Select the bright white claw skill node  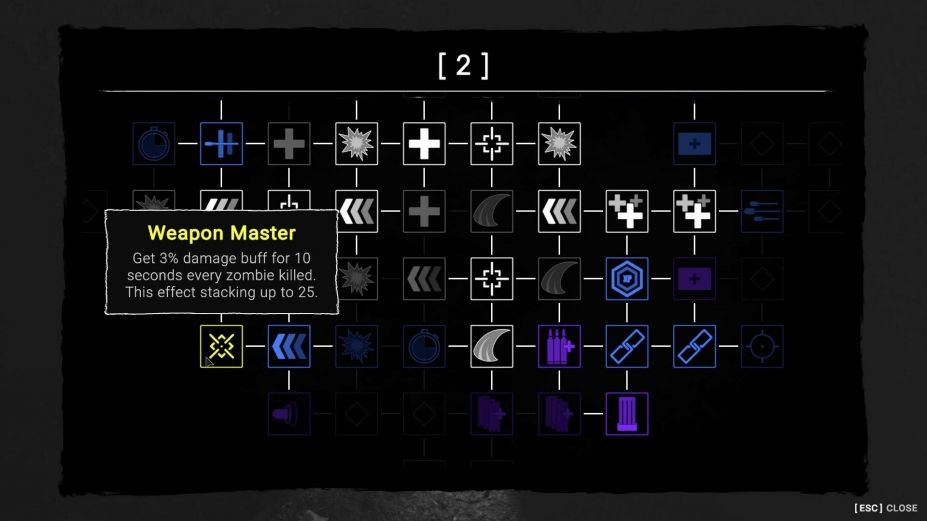click(492, 346)
